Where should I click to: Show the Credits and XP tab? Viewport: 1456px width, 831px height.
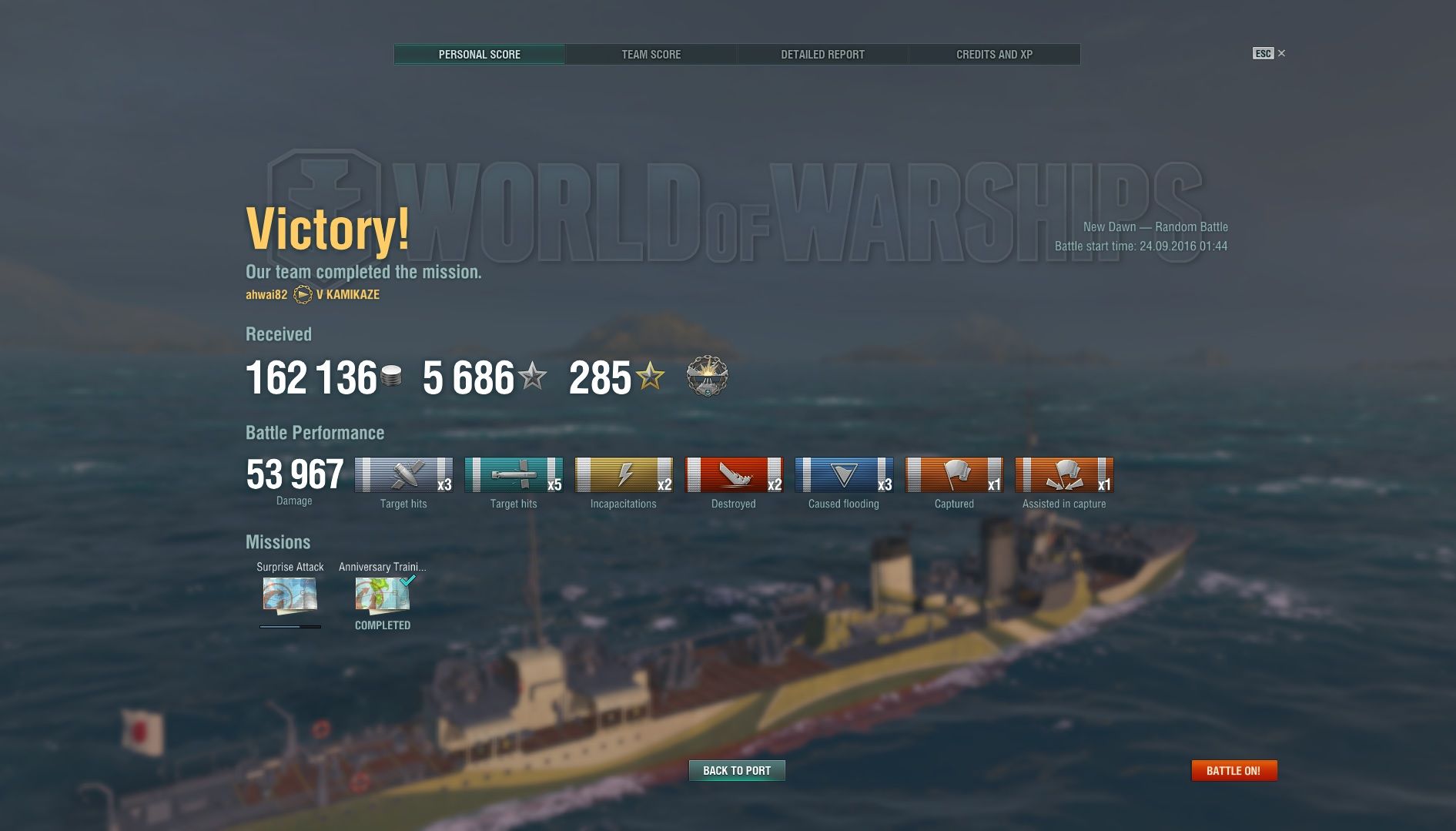coord(994,55)
